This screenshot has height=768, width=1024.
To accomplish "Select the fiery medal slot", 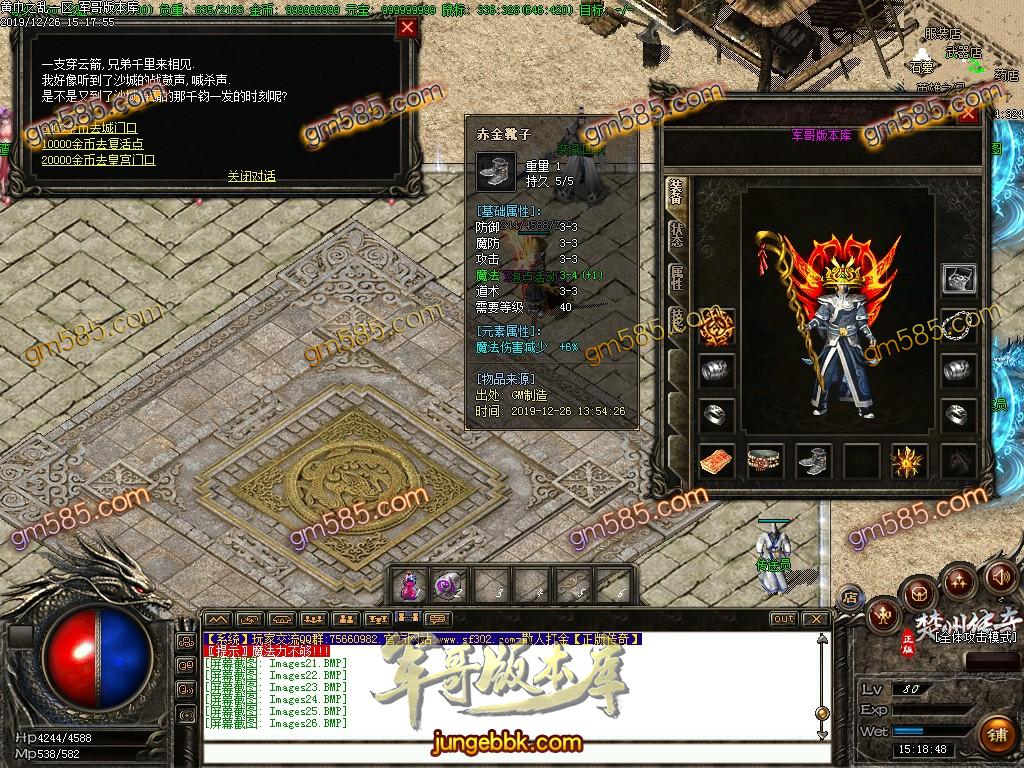I will [x=716, y=325].
